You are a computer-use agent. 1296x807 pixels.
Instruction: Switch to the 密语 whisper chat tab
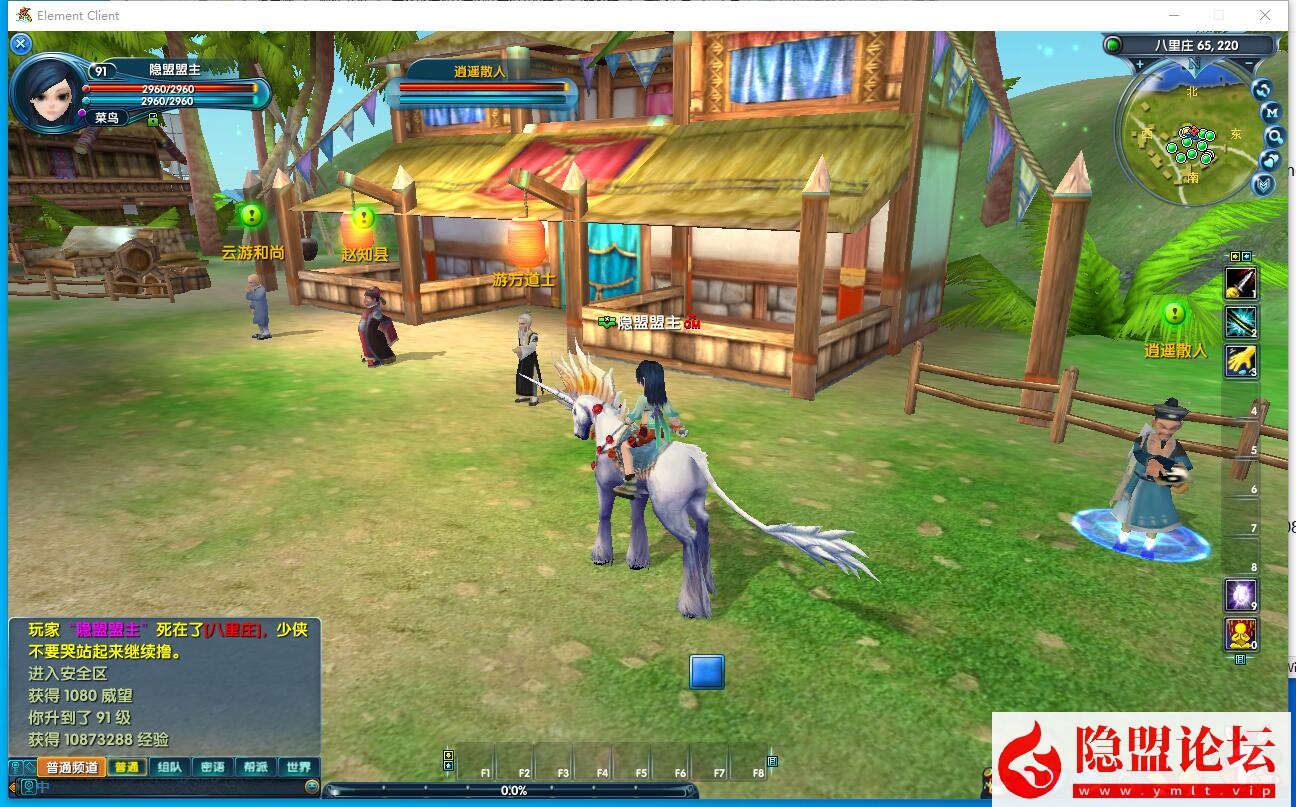tap(212, 768)
